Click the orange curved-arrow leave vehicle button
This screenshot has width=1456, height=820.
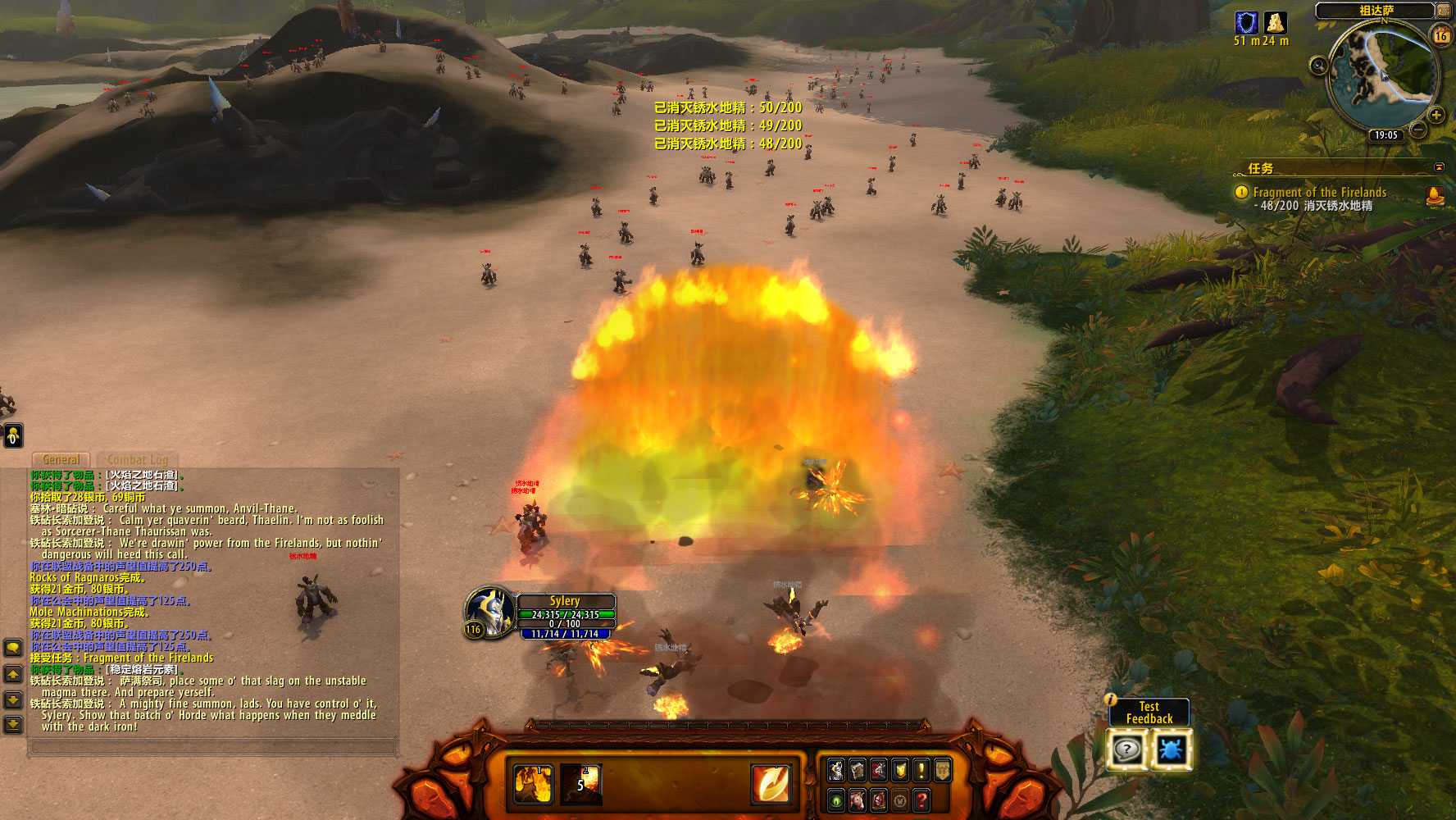pos(771,783)
